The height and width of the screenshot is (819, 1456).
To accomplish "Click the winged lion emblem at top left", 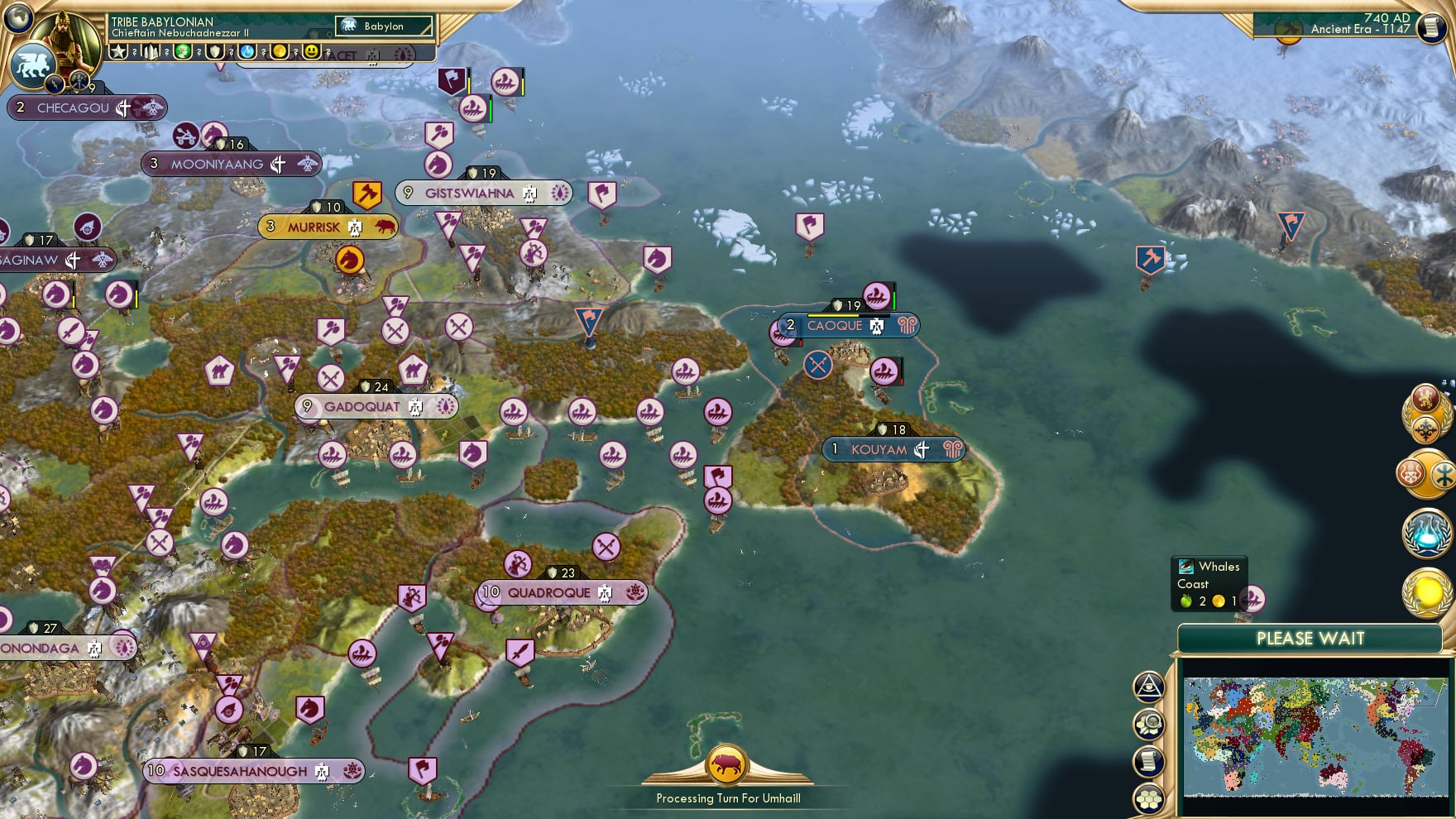I will pyautogui.click(x=33, y=65).
